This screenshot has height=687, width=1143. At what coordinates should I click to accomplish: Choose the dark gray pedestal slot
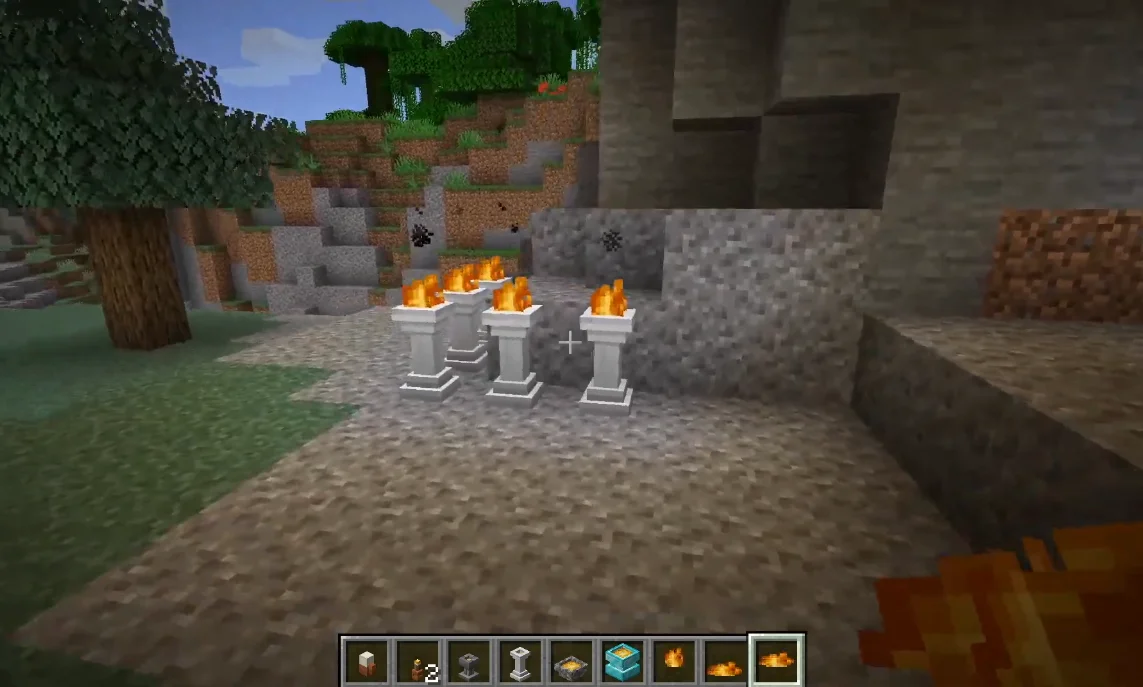pos(469,661)
